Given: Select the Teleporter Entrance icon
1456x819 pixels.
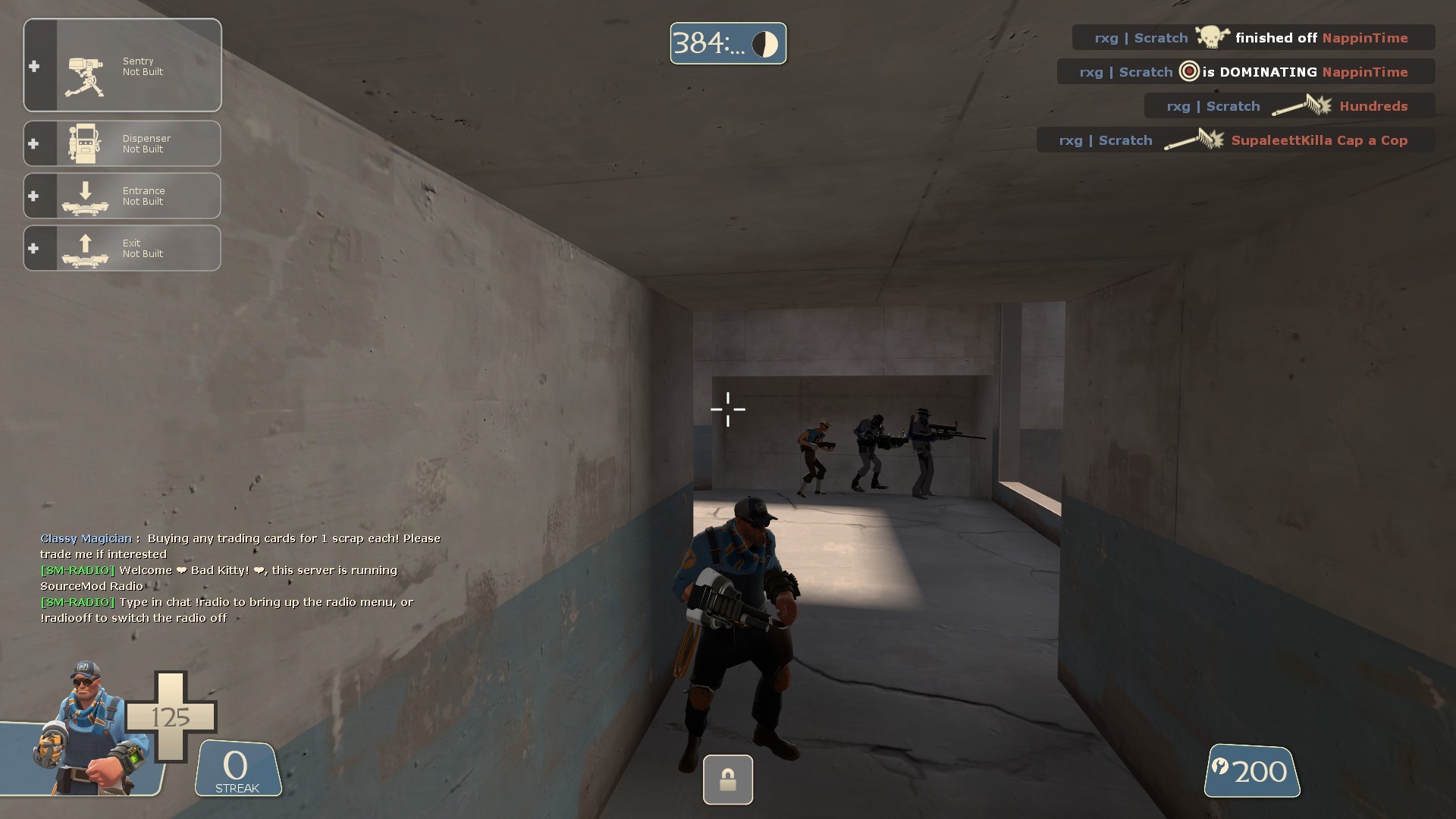Looking at the screenshot, I should point(85,196).
